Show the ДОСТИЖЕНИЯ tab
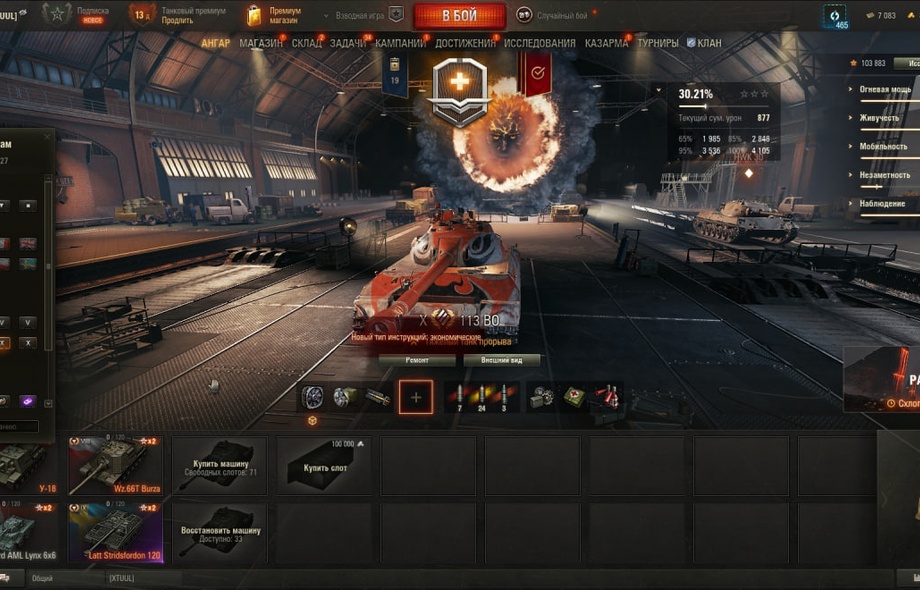This screenshot has width=920, height=590. coord(465,43)
